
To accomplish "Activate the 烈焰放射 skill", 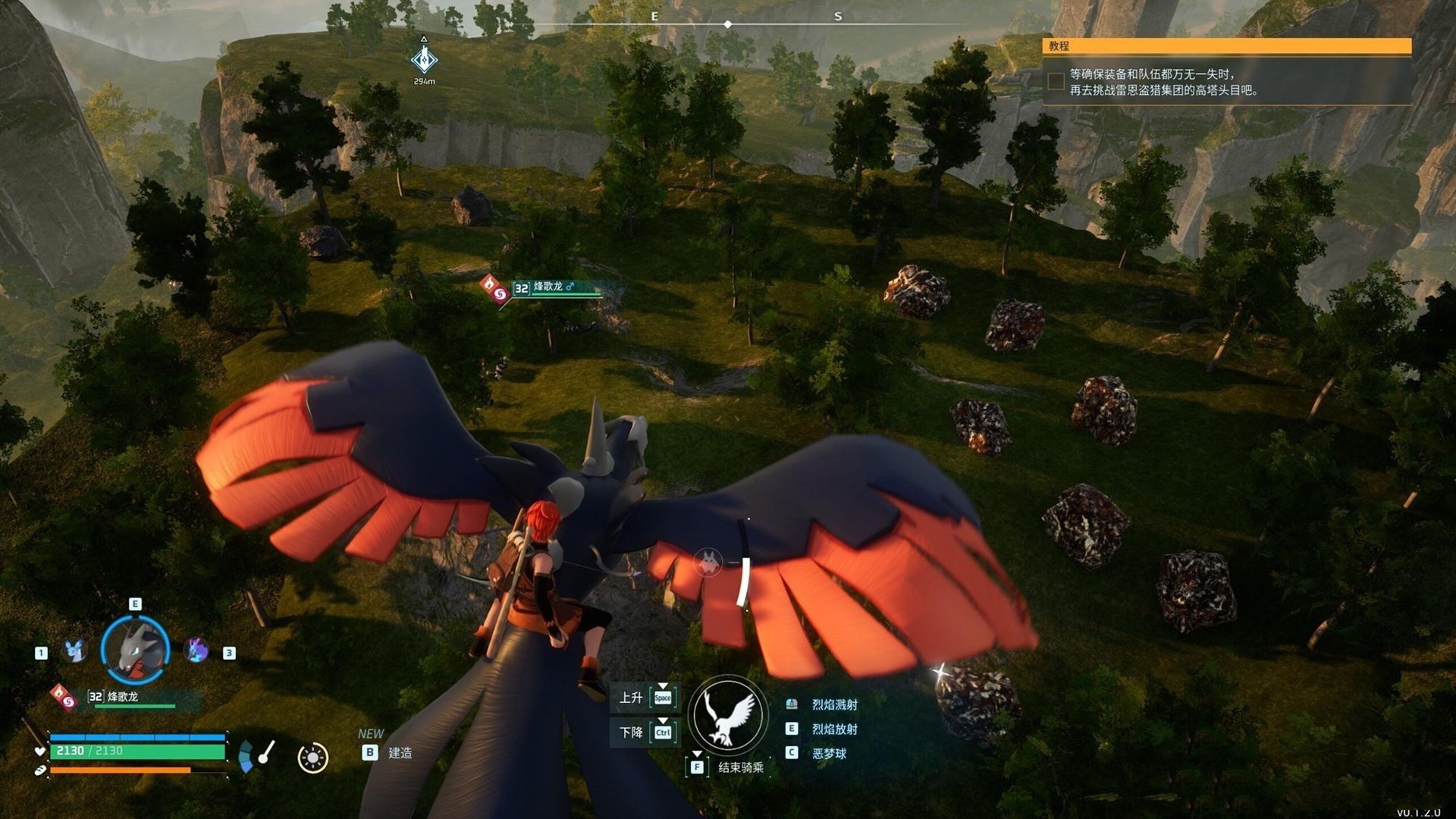I will (x=834, y=729).
